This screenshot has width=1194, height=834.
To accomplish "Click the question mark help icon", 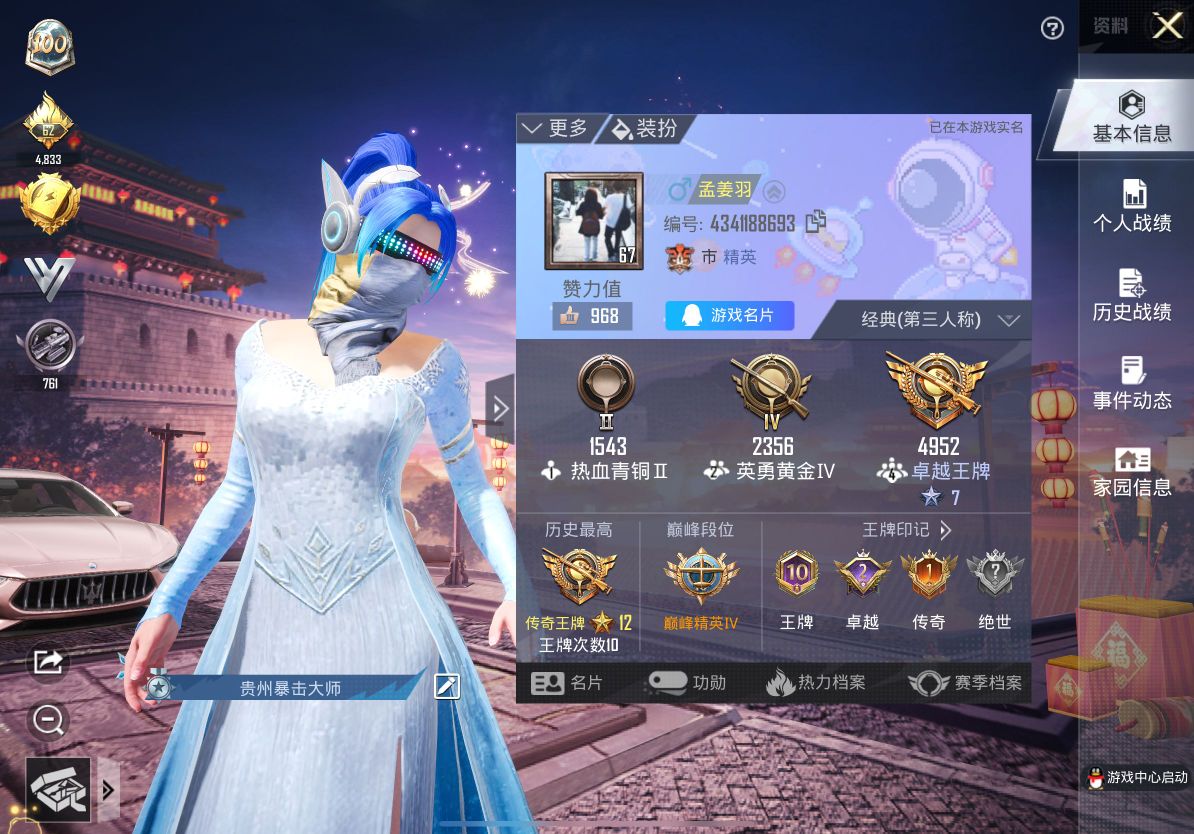I will pyautogui.click(x=1052, y=28).
